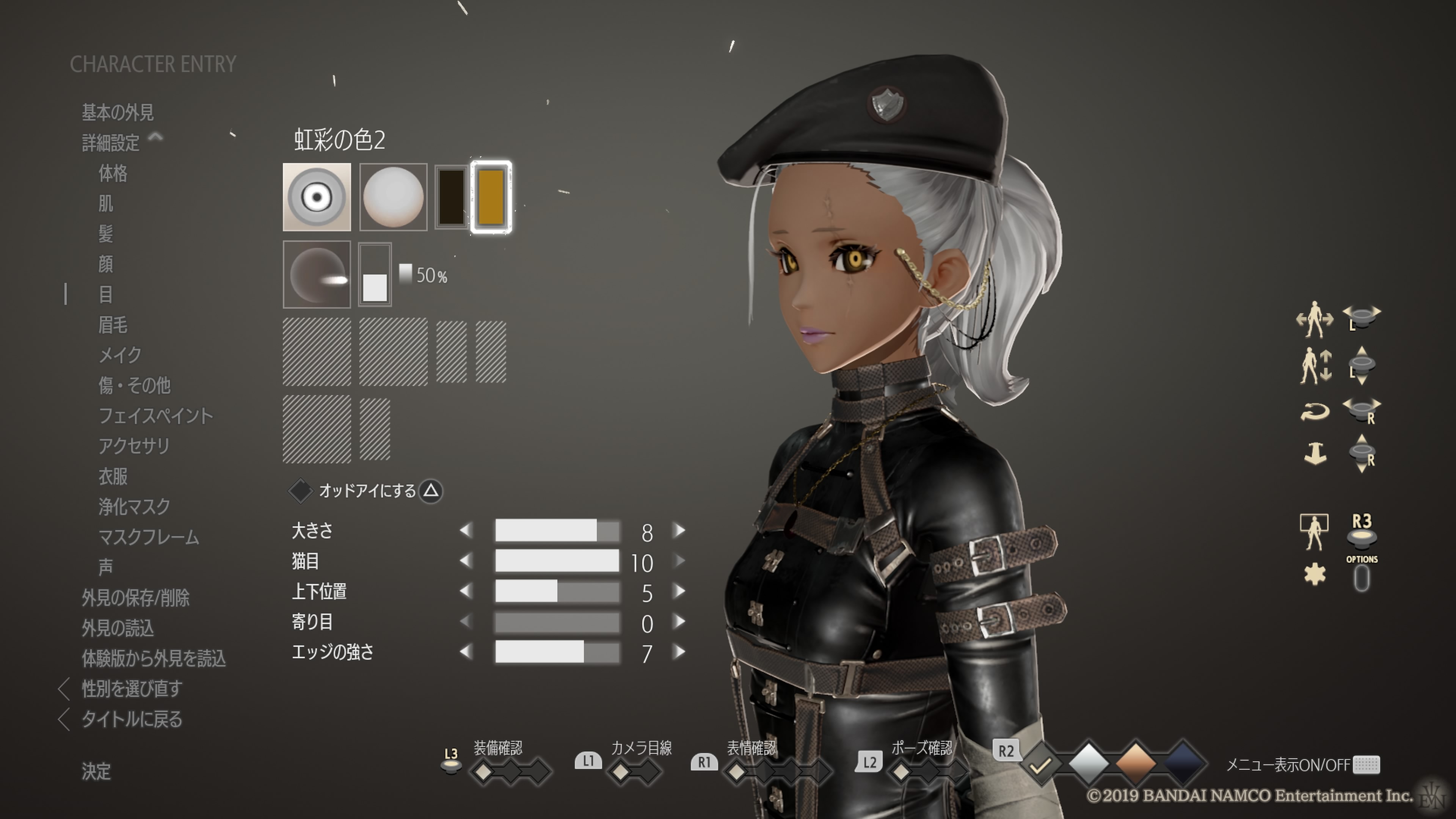The width and height of the screenshot is (1456, 819).
Task: Select the アクセサリ category
Action: click(134, 446)
